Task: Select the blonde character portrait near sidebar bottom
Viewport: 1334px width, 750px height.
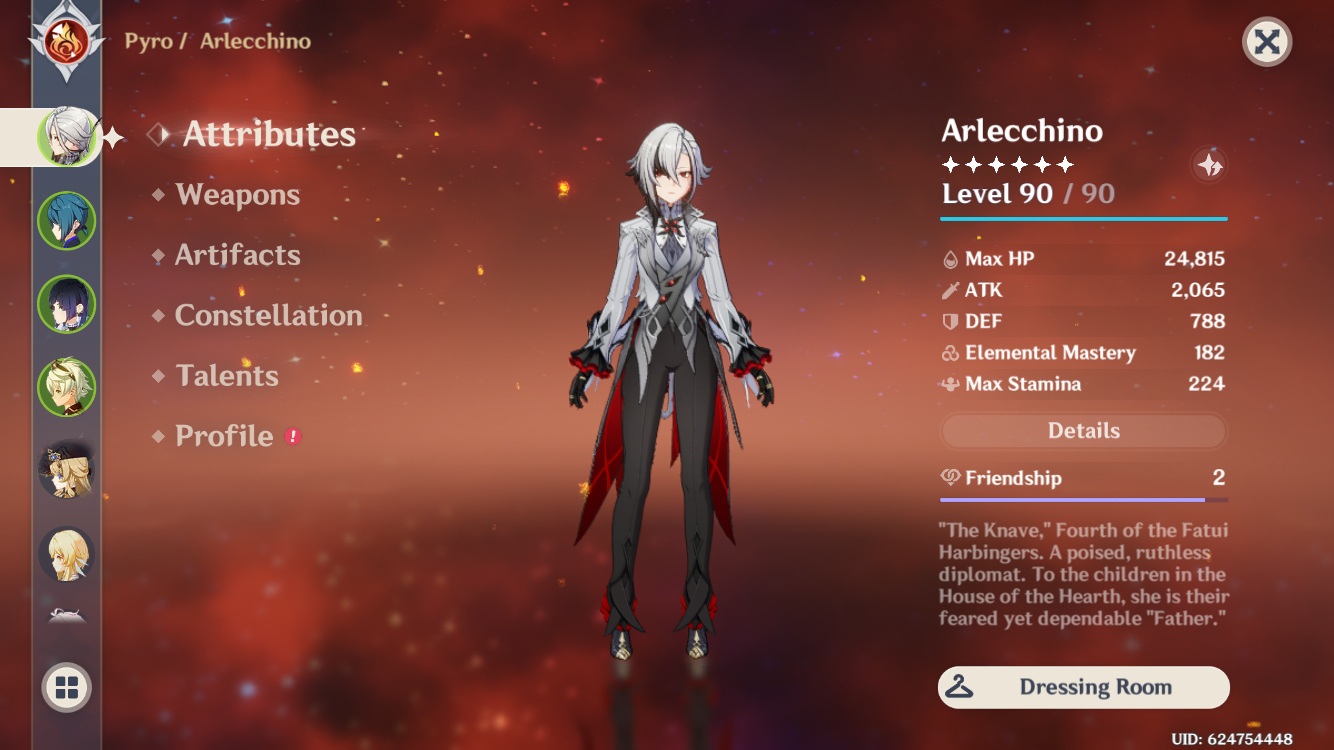Action: pos(66,467)
